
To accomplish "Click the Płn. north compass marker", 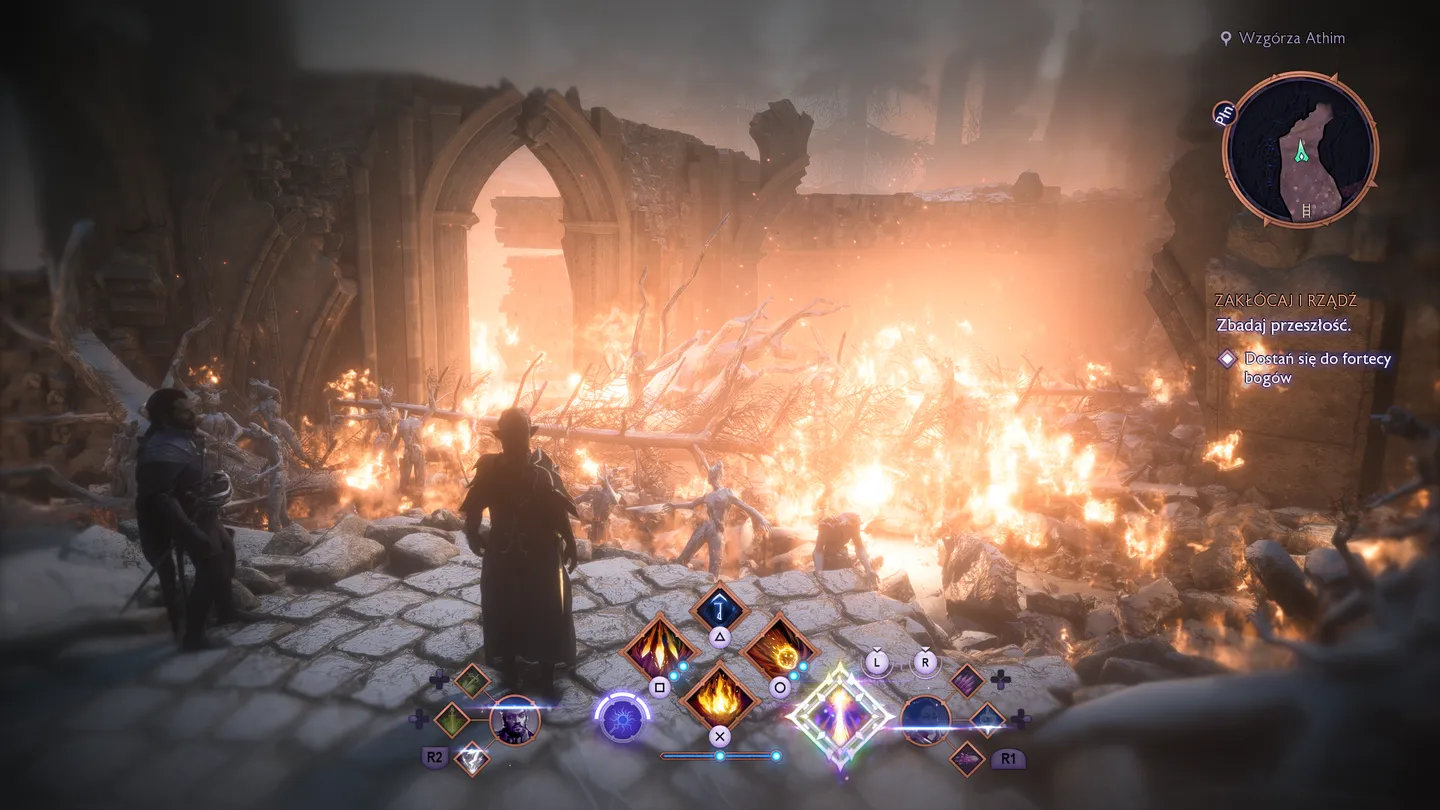I will 1225,113.
